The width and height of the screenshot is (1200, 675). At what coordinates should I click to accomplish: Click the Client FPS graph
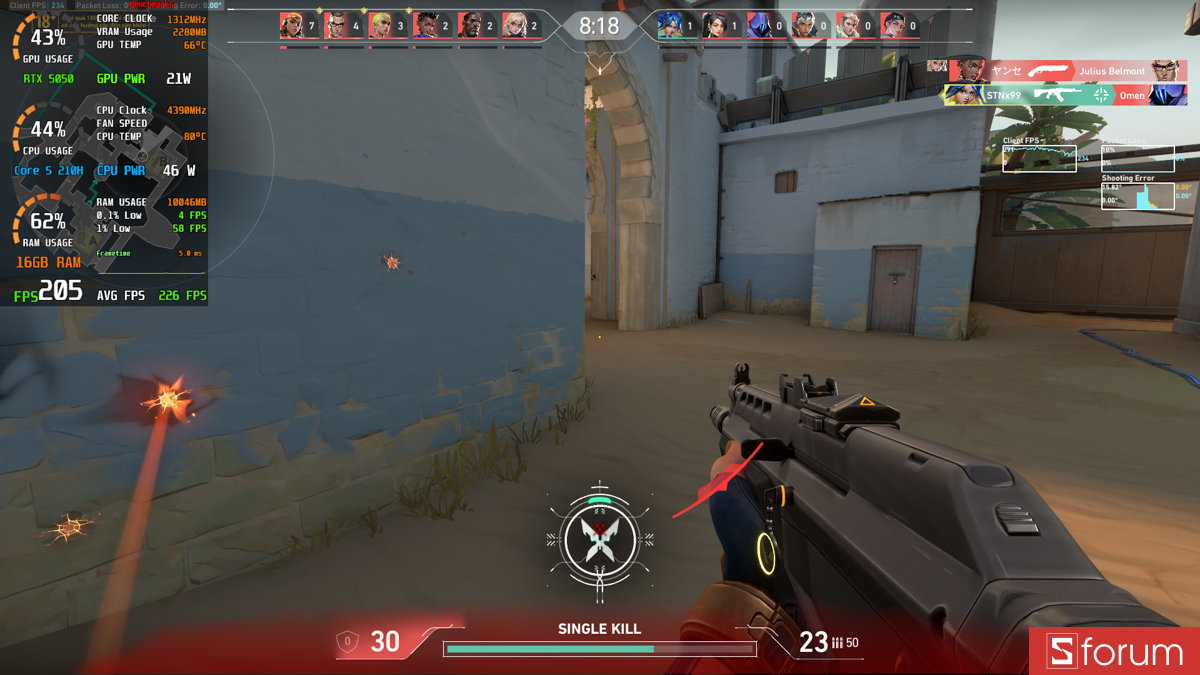coord(1039,158)
